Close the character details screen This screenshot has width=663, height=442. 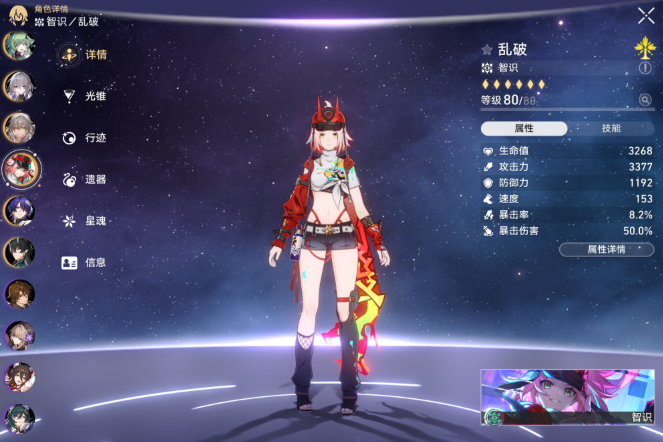pyautogui.click(x=645, y=15)
